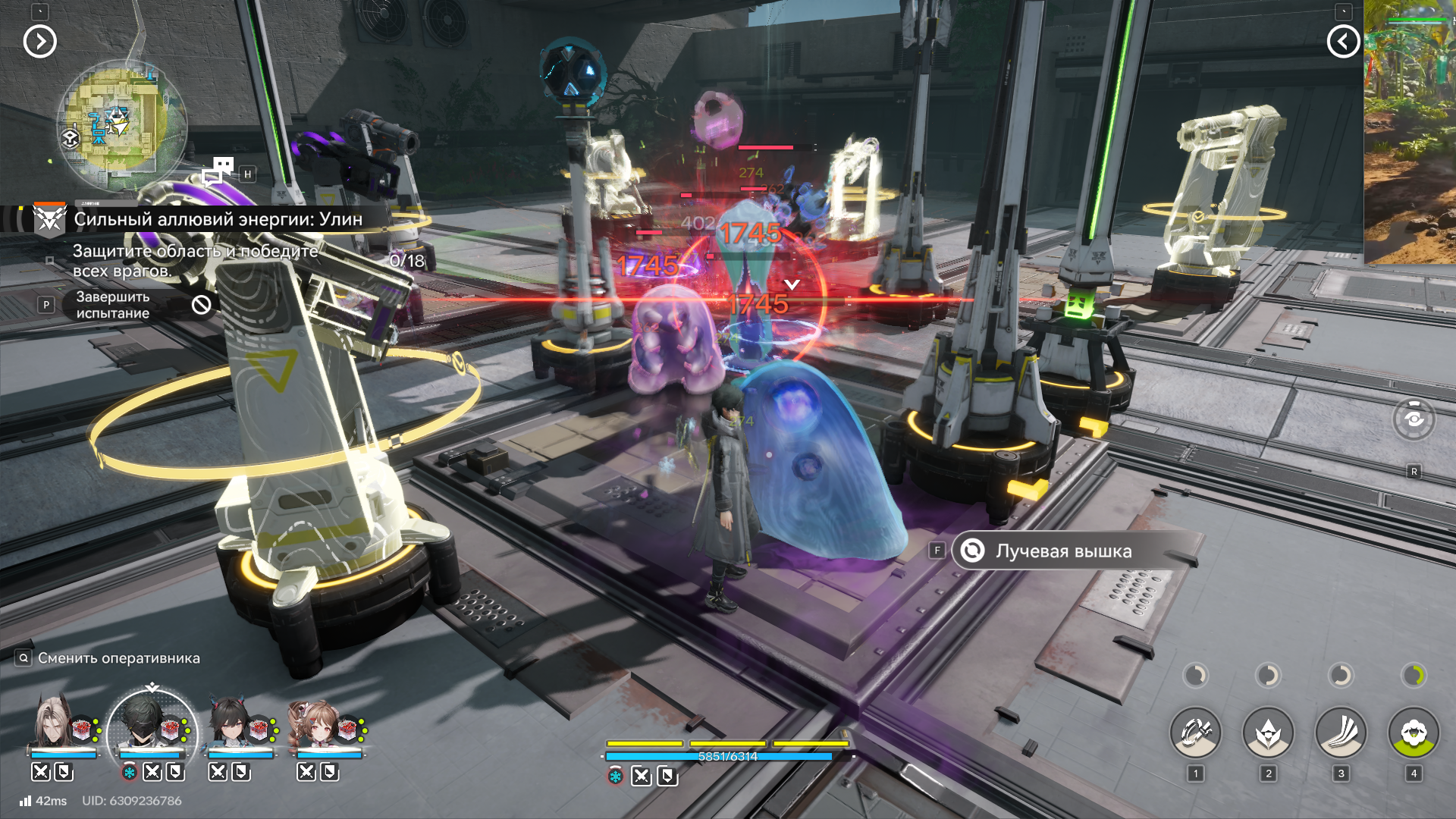This screenshot has height=819, width=1456.
Task: Switch to the operator with blue-red horns
Action: [x=231, y=724]
